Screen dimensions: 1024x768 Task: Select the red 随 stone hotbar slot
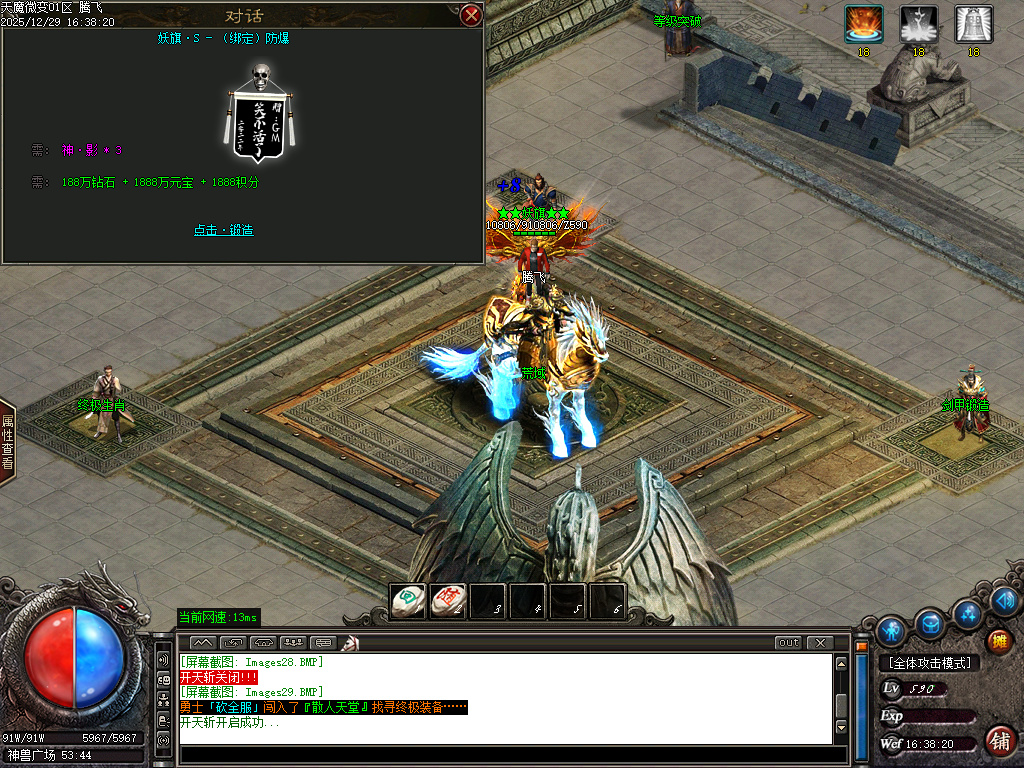[x=447, y=600]
